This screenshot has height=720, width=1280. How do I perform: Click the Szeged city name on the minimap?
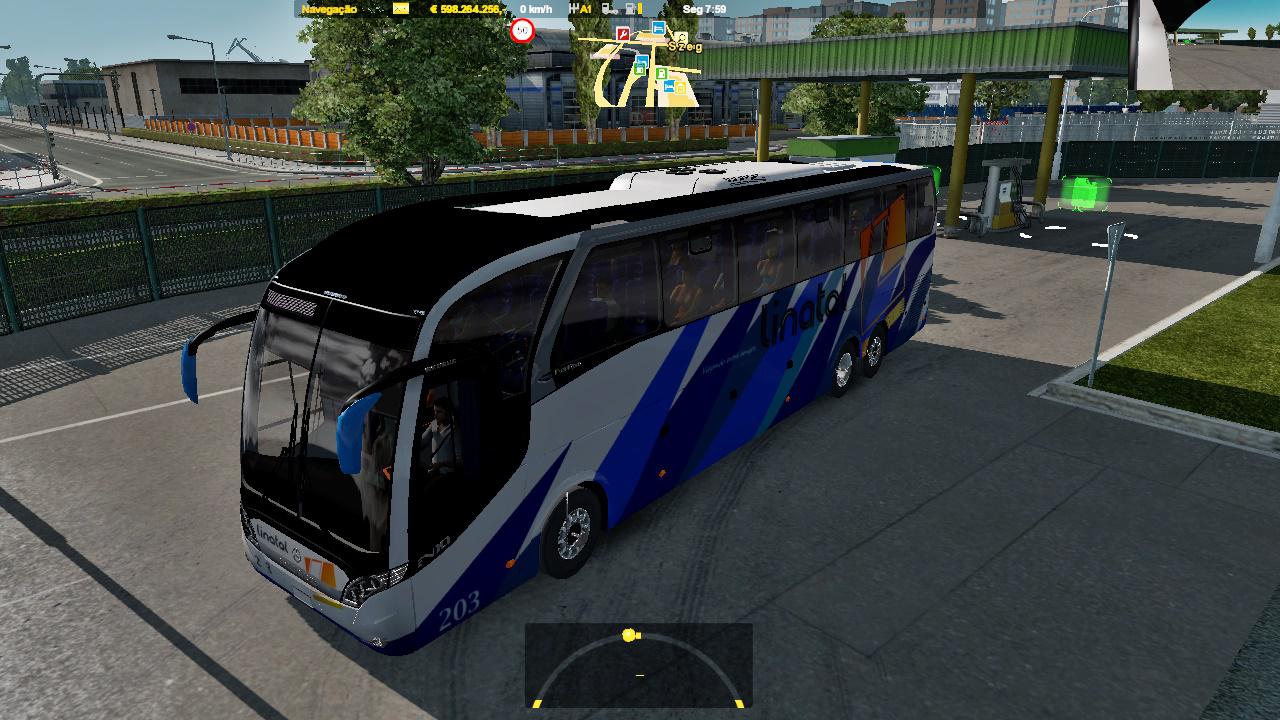coord(685,46)
